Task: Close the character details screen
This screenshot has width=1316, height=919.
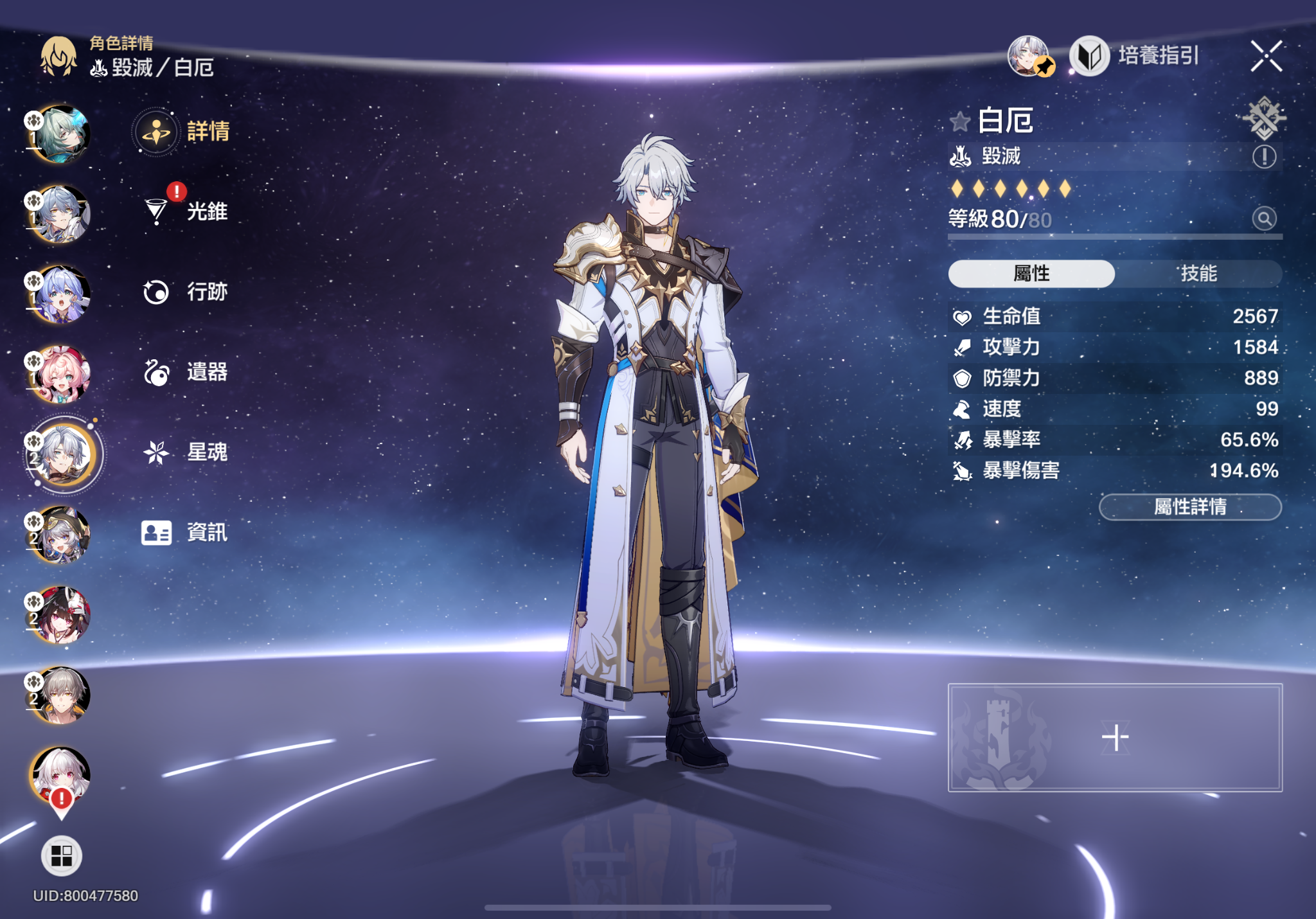Action: pos(1266,56)
